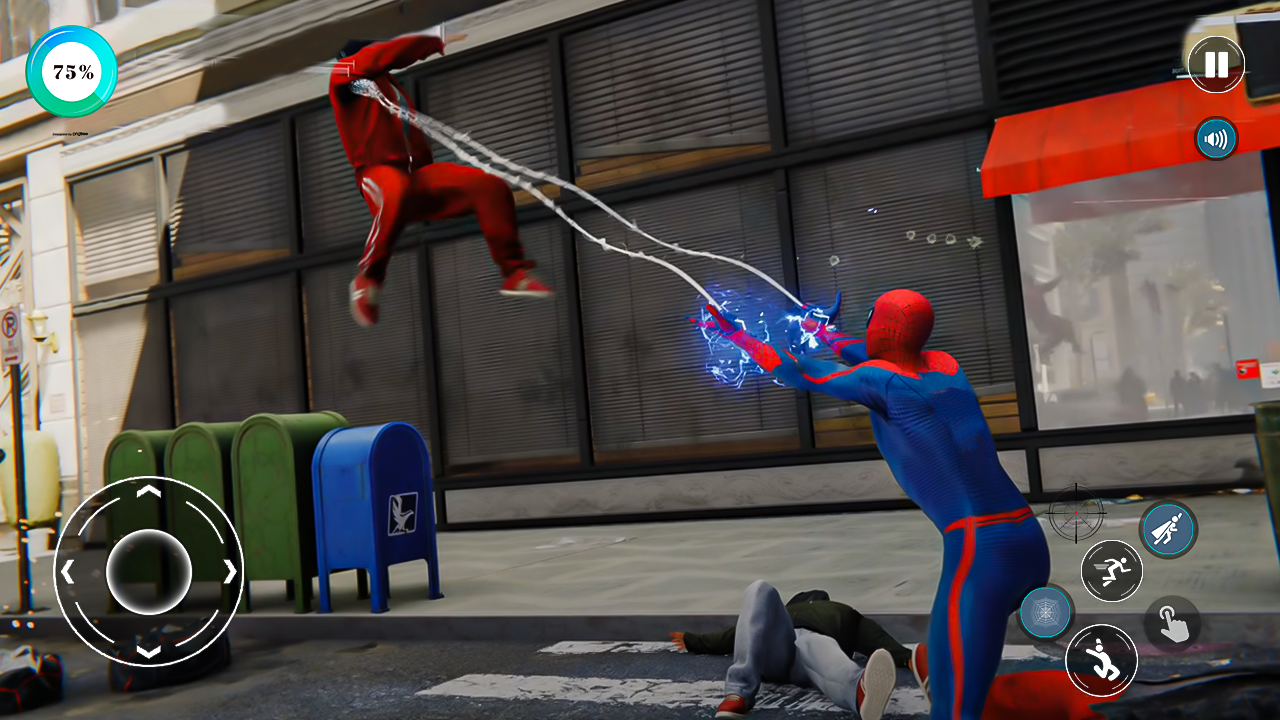Tap the left joystick chevron
This screenshot has width=1280, height=720.
click(70, 571)
